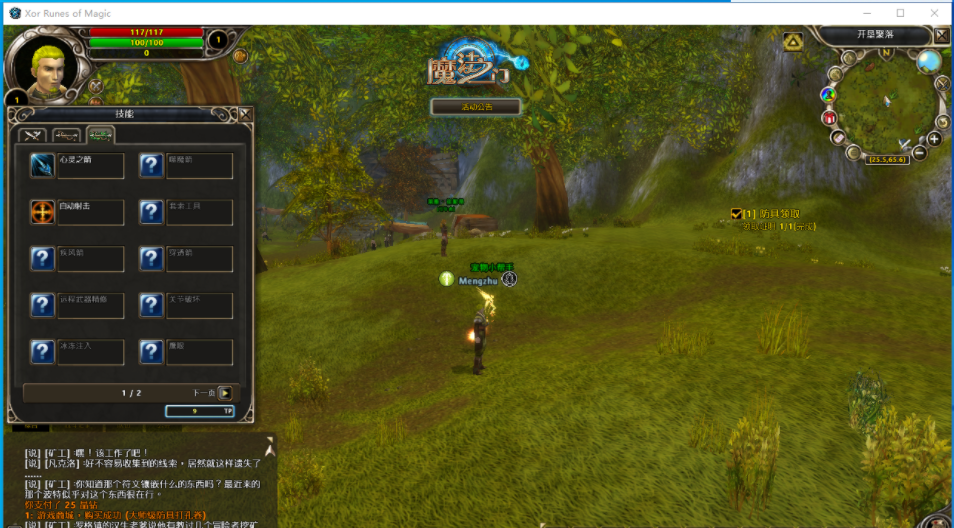The image size is (954, 528).
Task: Switch to the middle skill tab
Action: tap(67, 135)
